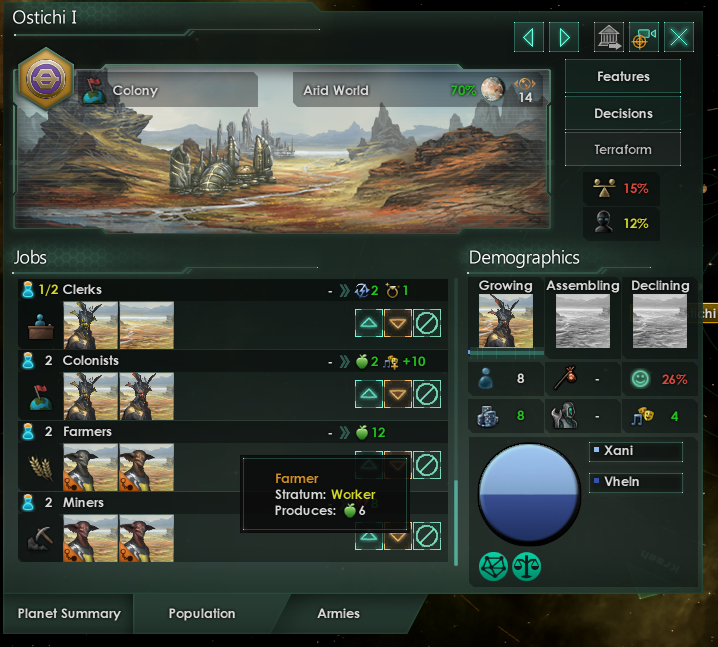Select the Vheln species entry

[x=636, y=482]
